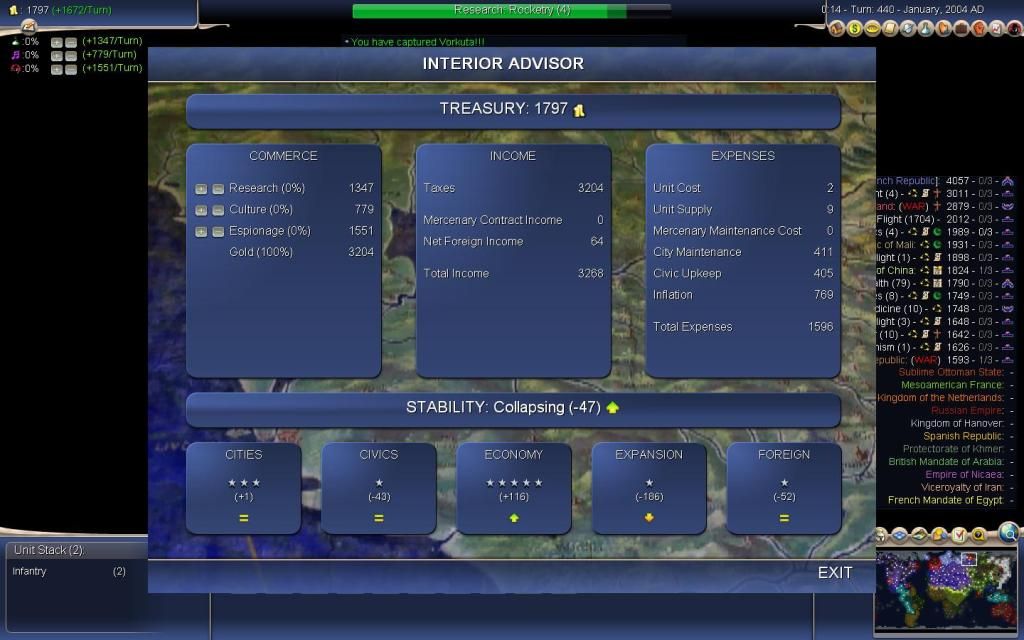The width and height of the screenshot is (1024, 640).
Task: Exit the Interior Advisor screen
Action: click(x=834, y=572)
